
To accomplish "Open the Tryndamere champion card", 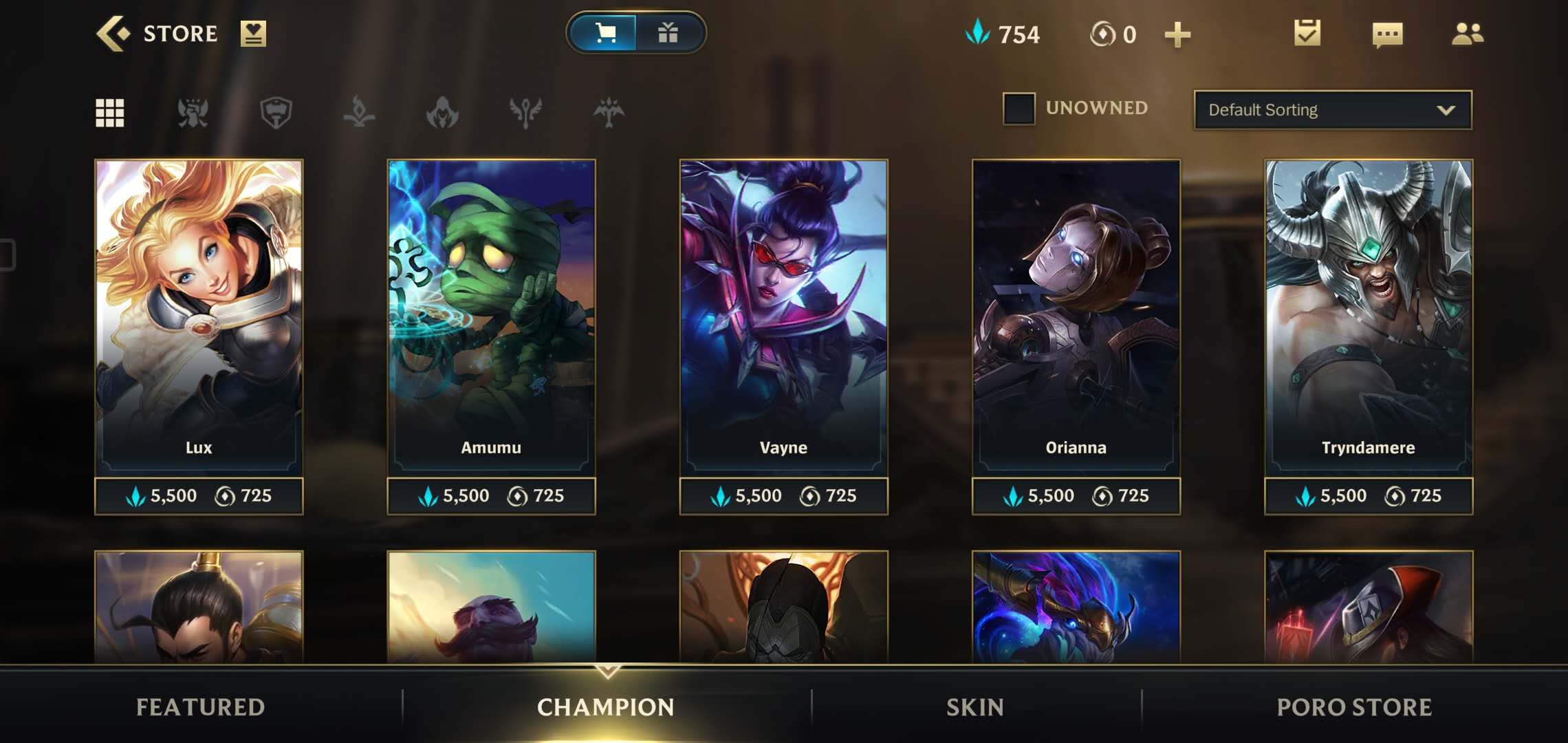I will 1368,316.
